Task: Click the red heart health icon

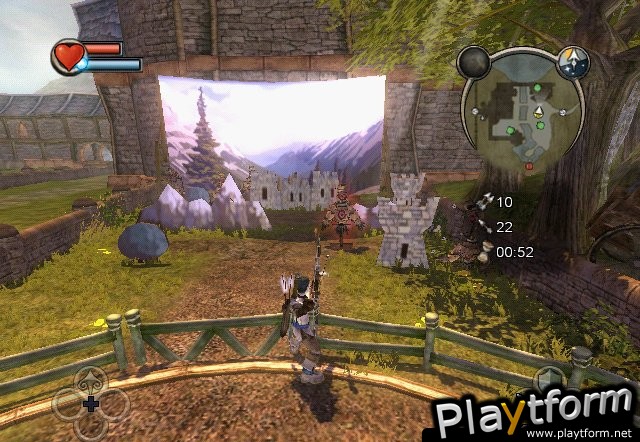Action: (x=70, y=56)
